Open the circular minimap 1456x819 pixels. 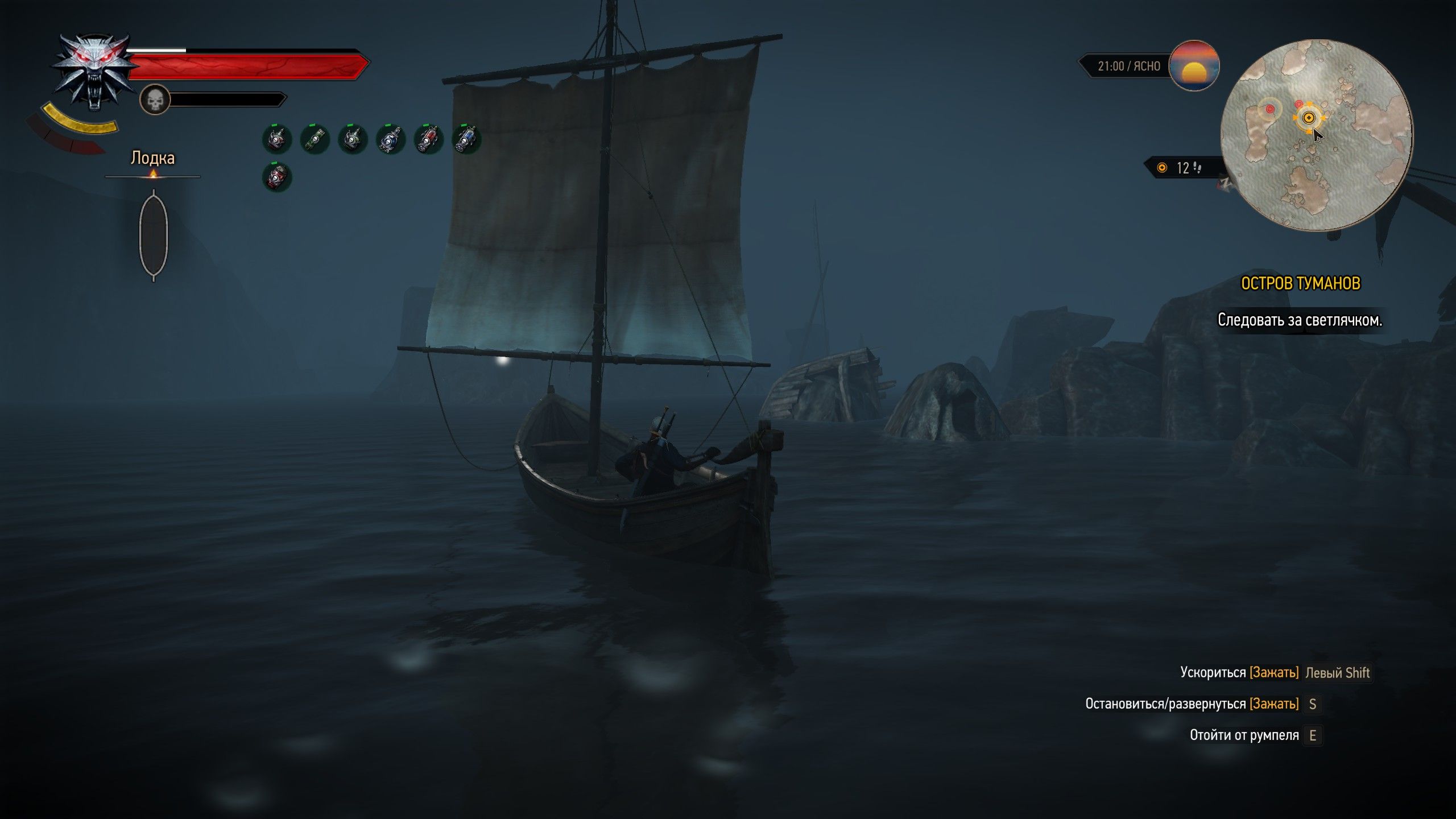[1316, 135]
